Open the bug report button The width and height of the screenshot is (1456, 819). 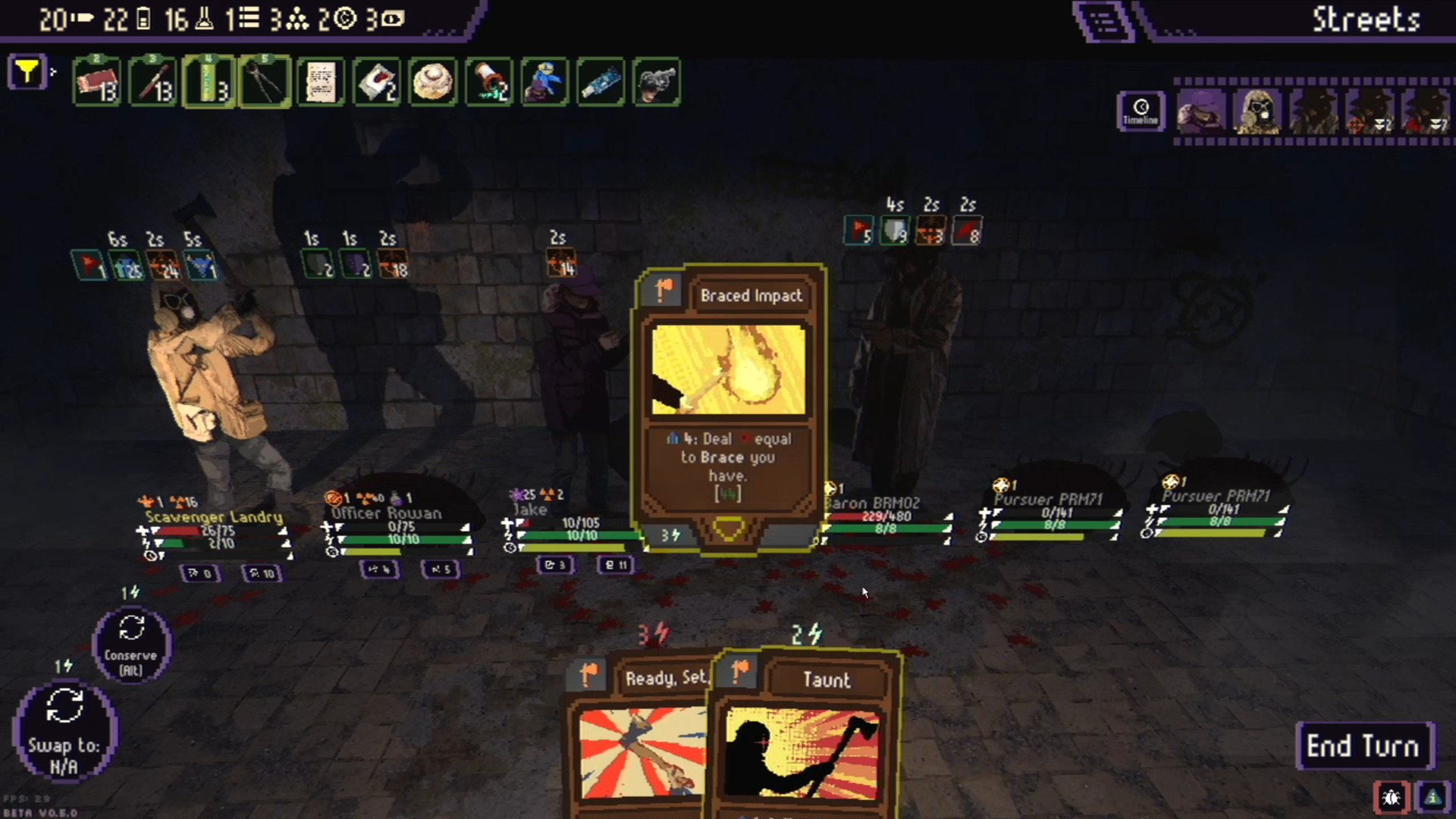tap(1391, 797)
